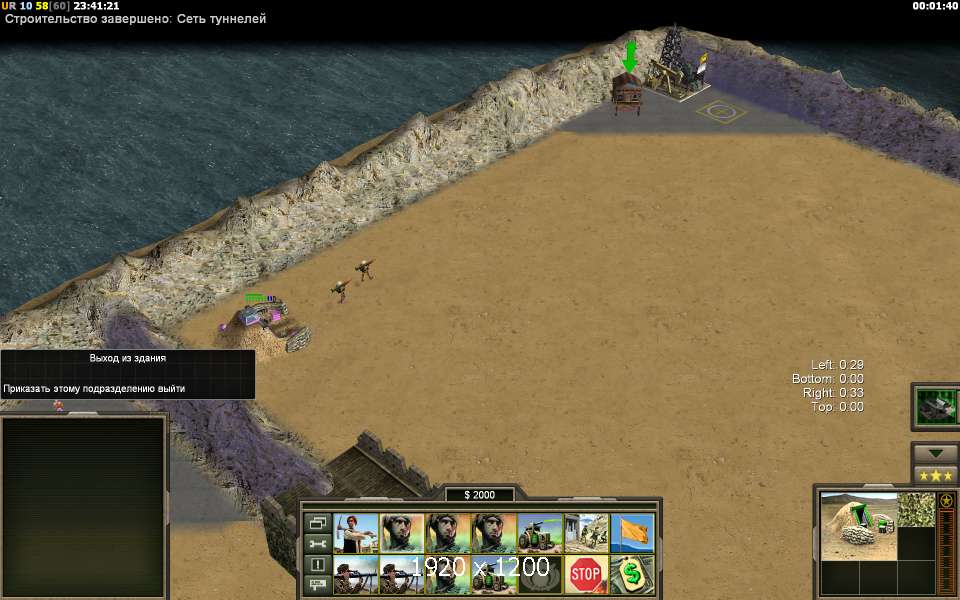The width and height of the screenshot is (960, 600).
Task: Click the overlapping-windows button beside the command bar
Action: tap(318, 522)
